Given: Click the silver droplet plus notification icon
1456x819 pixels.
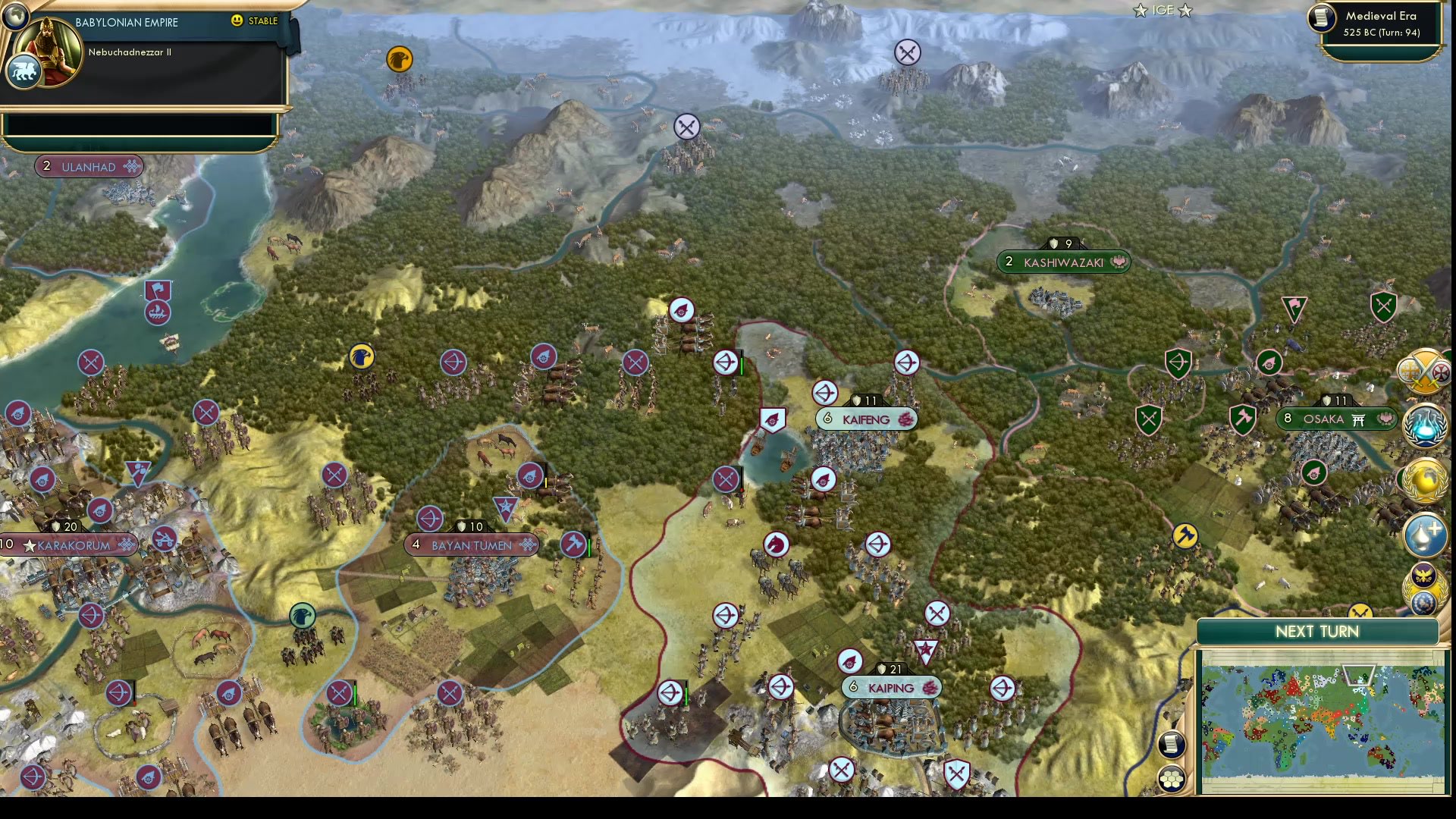Looking at the screenshot, I should coord(1424,533).
